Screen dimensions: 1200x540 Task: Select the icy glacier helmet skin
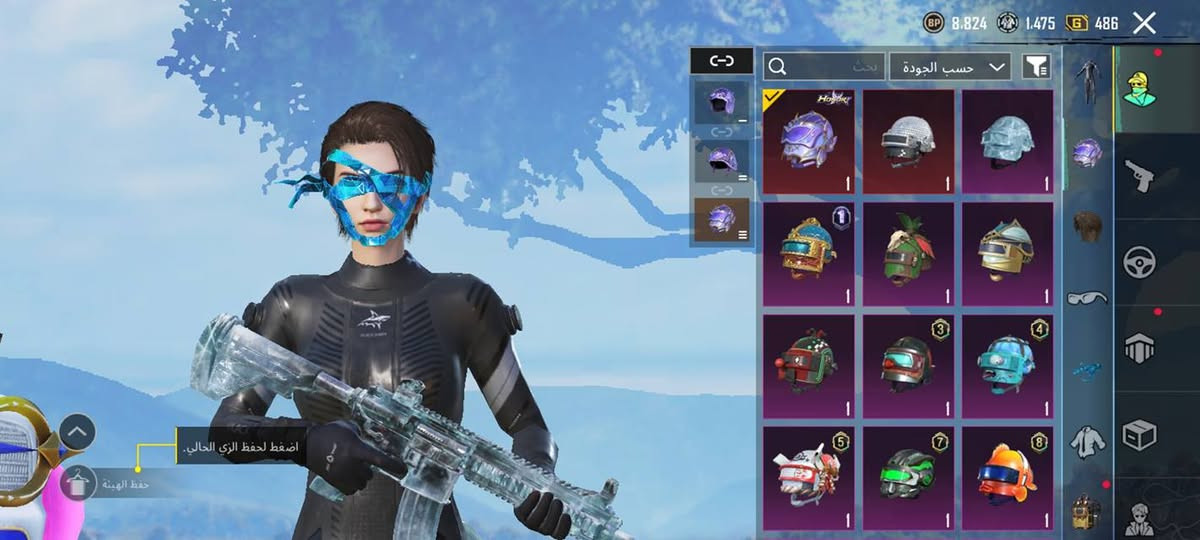pos(1007,141)
